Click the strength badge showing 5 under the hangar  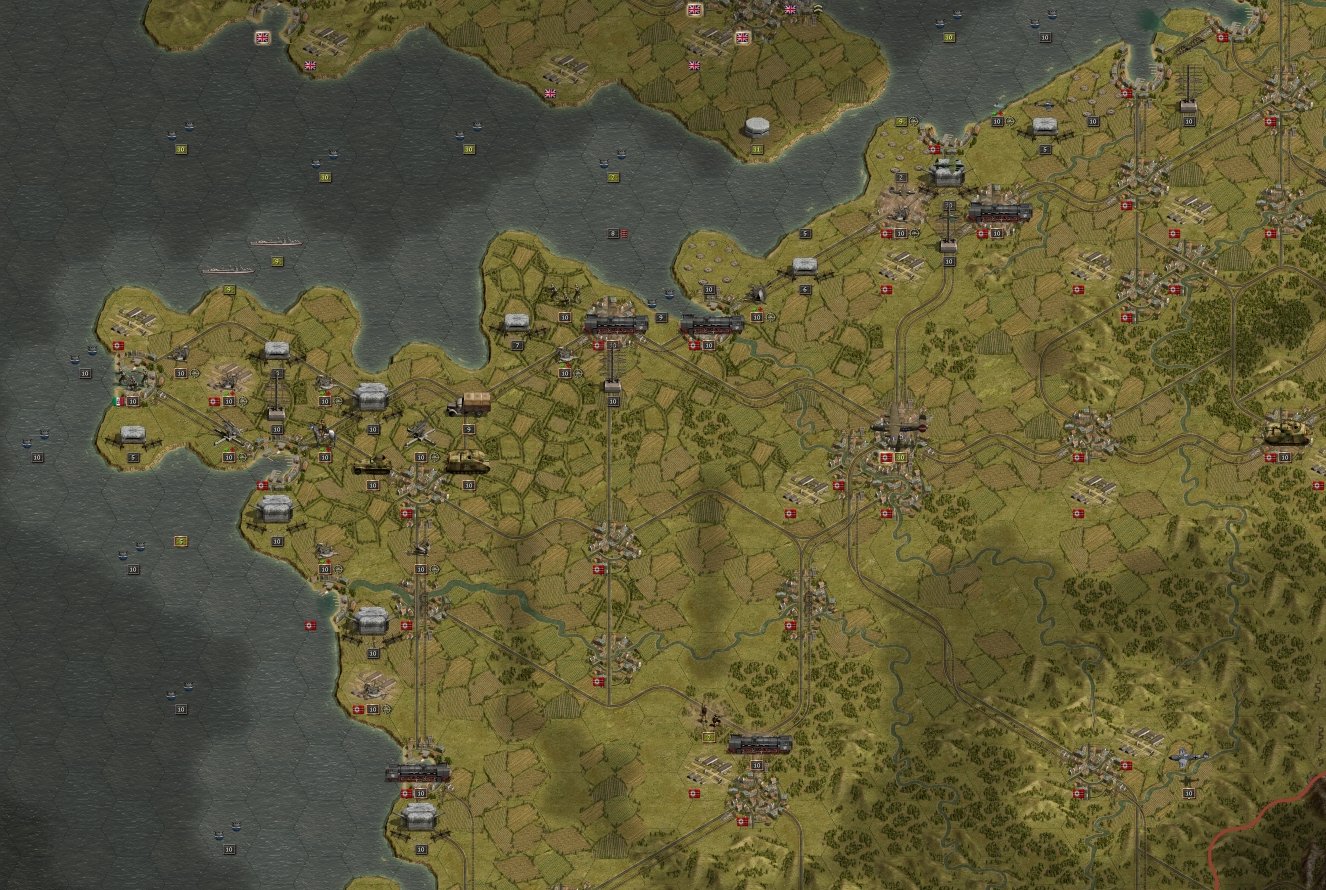pos(133,458)
